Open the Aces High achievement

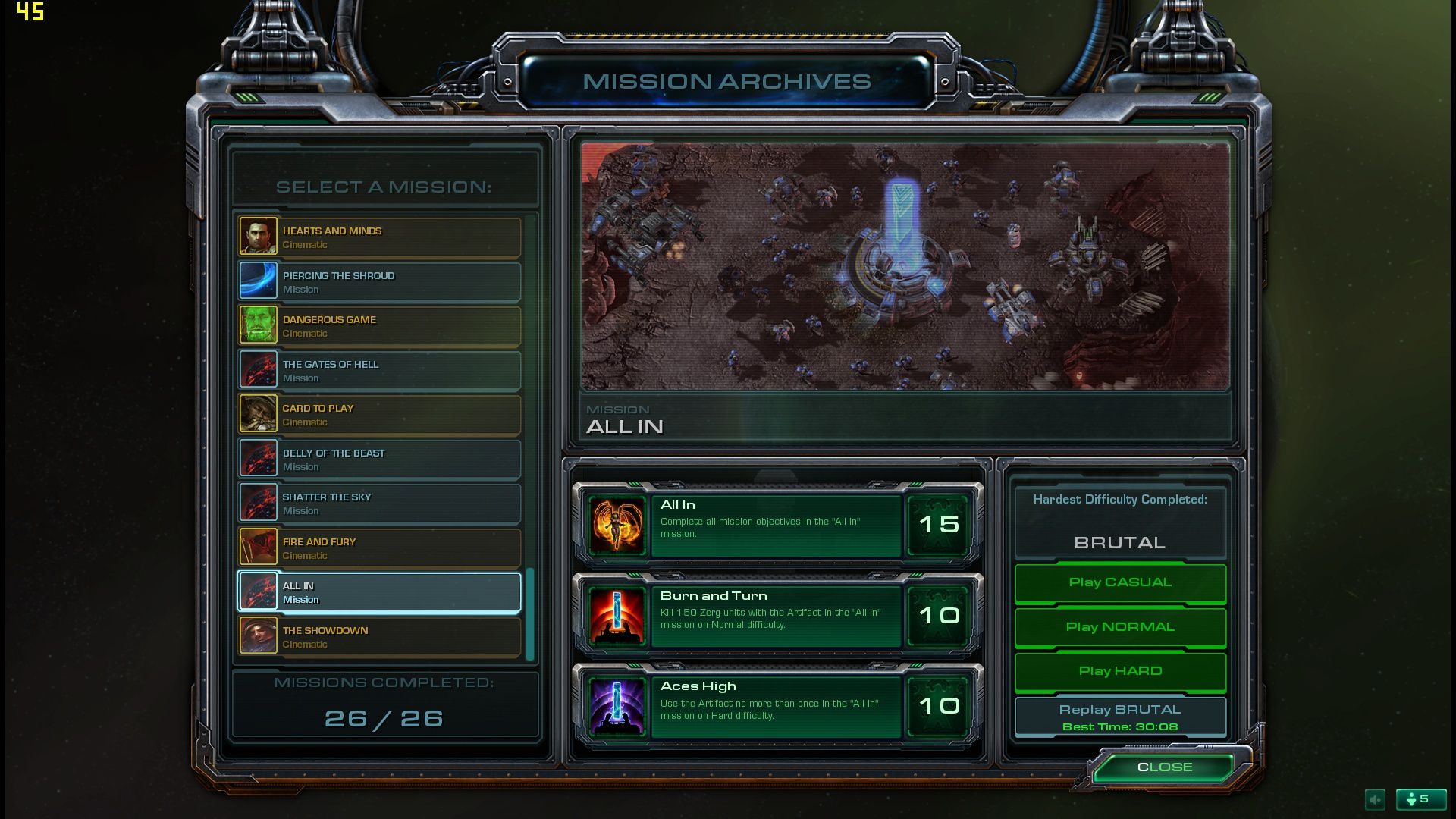tap(777, 707)
